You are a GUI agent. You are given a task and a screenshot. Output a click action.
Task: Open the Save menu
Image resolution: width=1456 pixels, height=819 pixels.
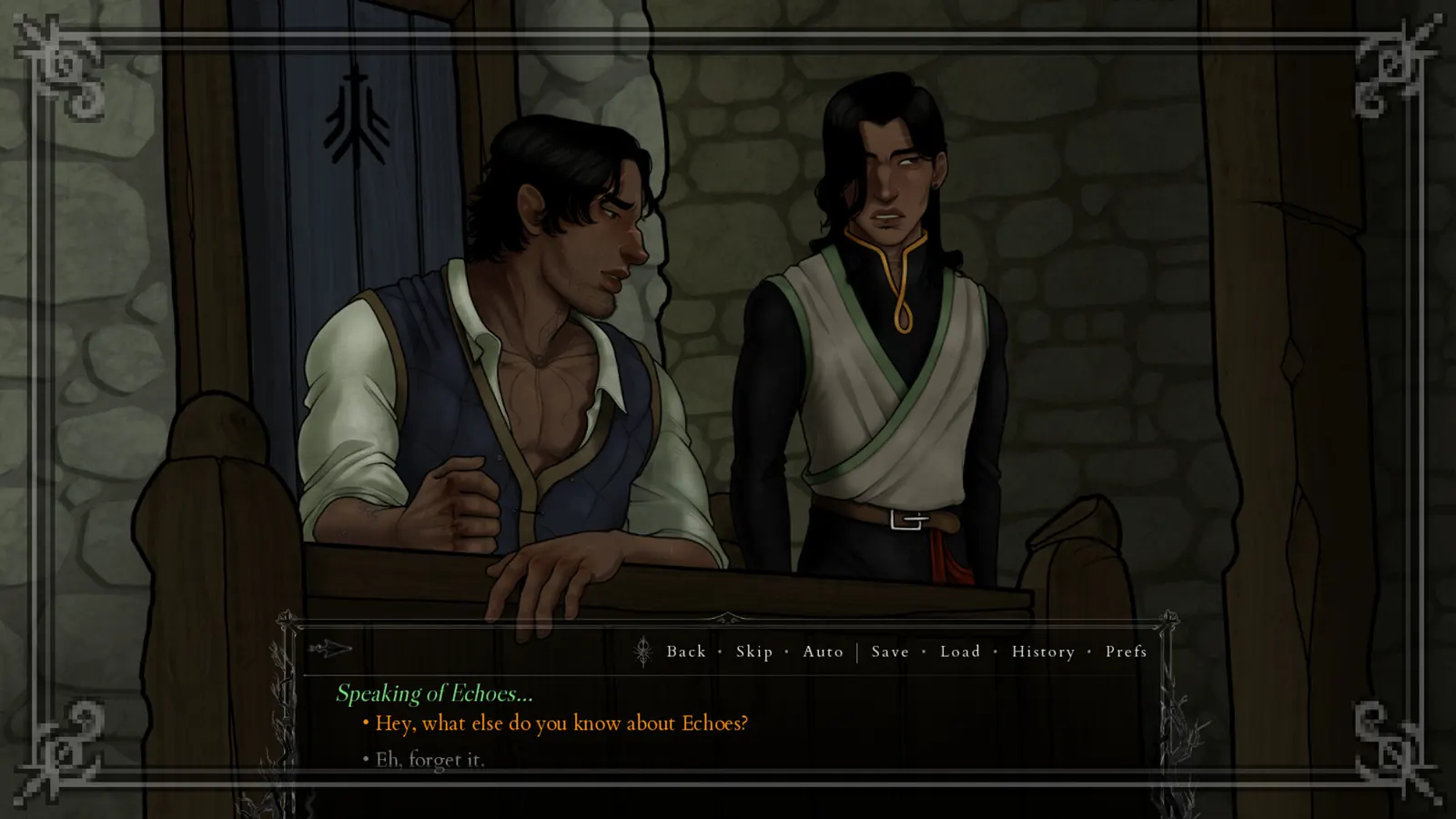pos(890,652)
